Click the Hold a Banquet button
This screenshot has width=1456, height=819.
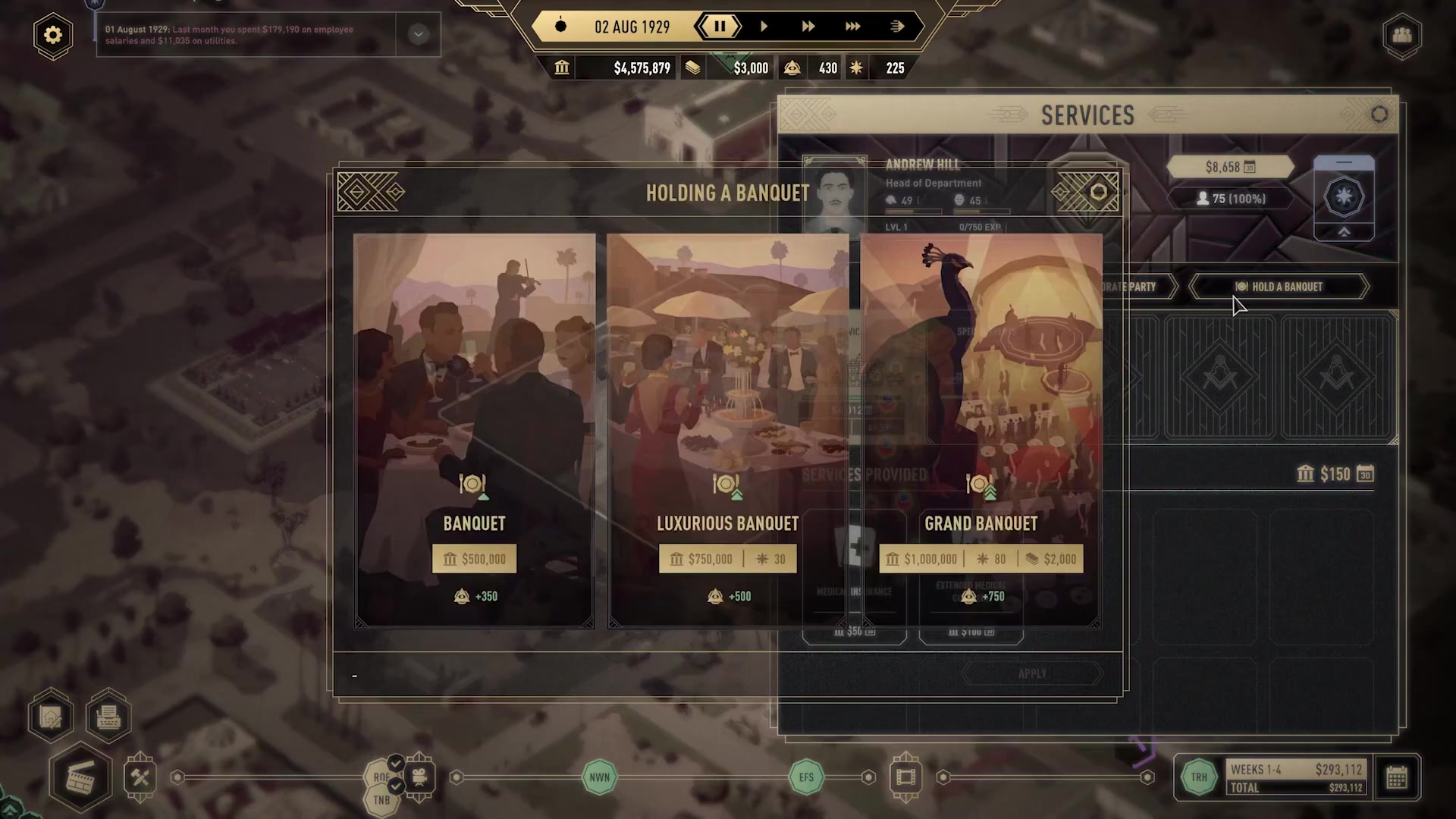(x=1279, y=287)
